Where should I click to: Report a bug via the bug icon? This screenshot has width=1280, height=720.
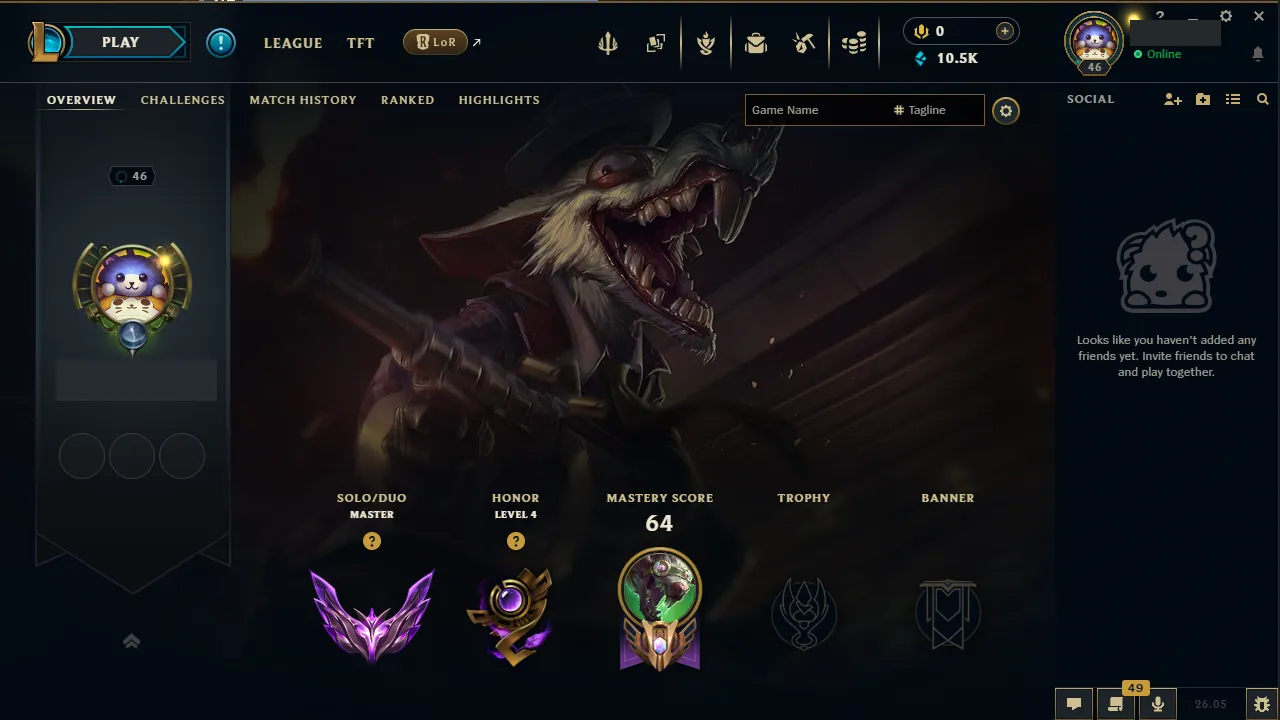1262,703
